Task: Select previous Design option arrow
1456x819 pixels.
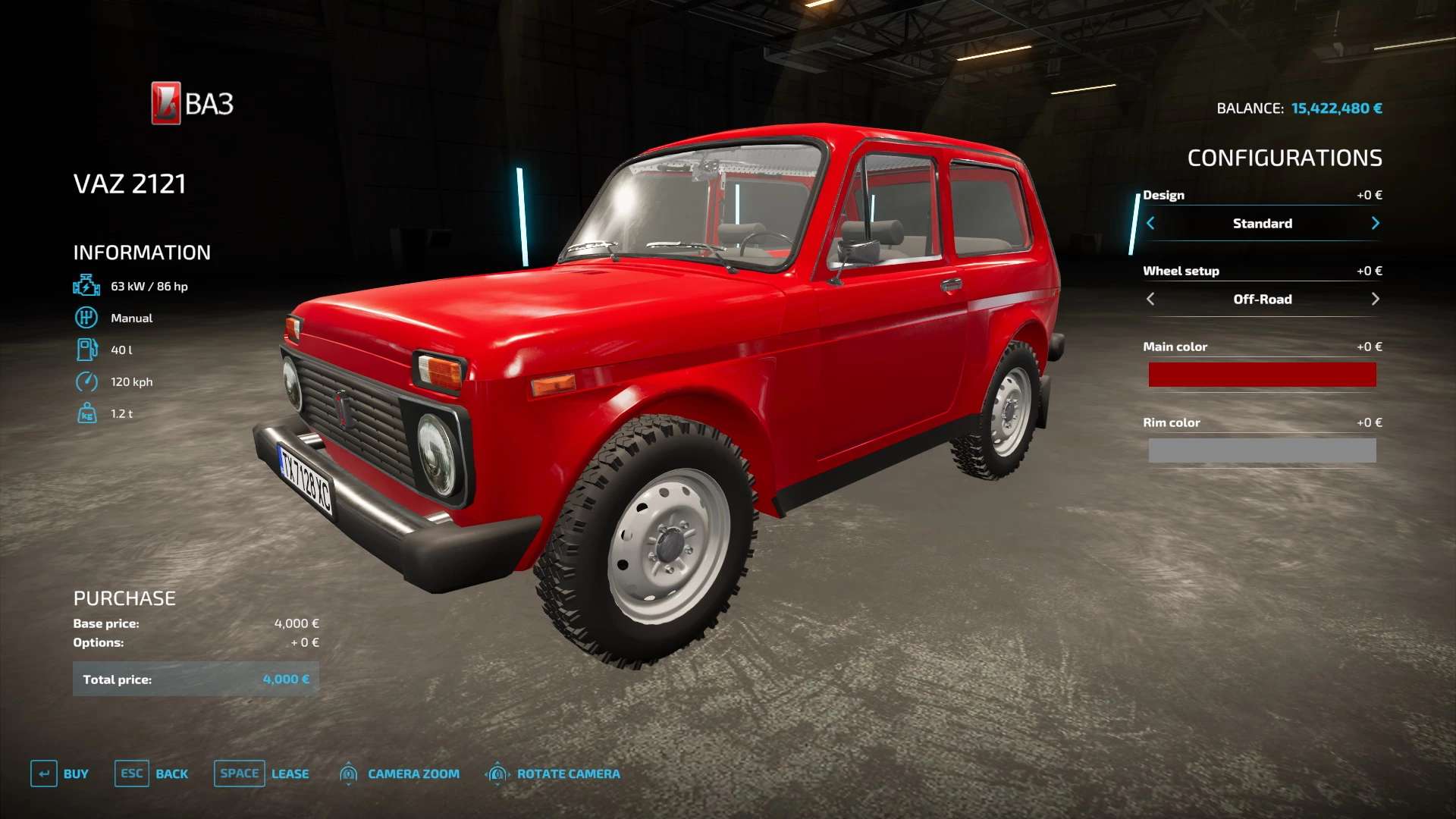Action: (x=1150, y=223)
